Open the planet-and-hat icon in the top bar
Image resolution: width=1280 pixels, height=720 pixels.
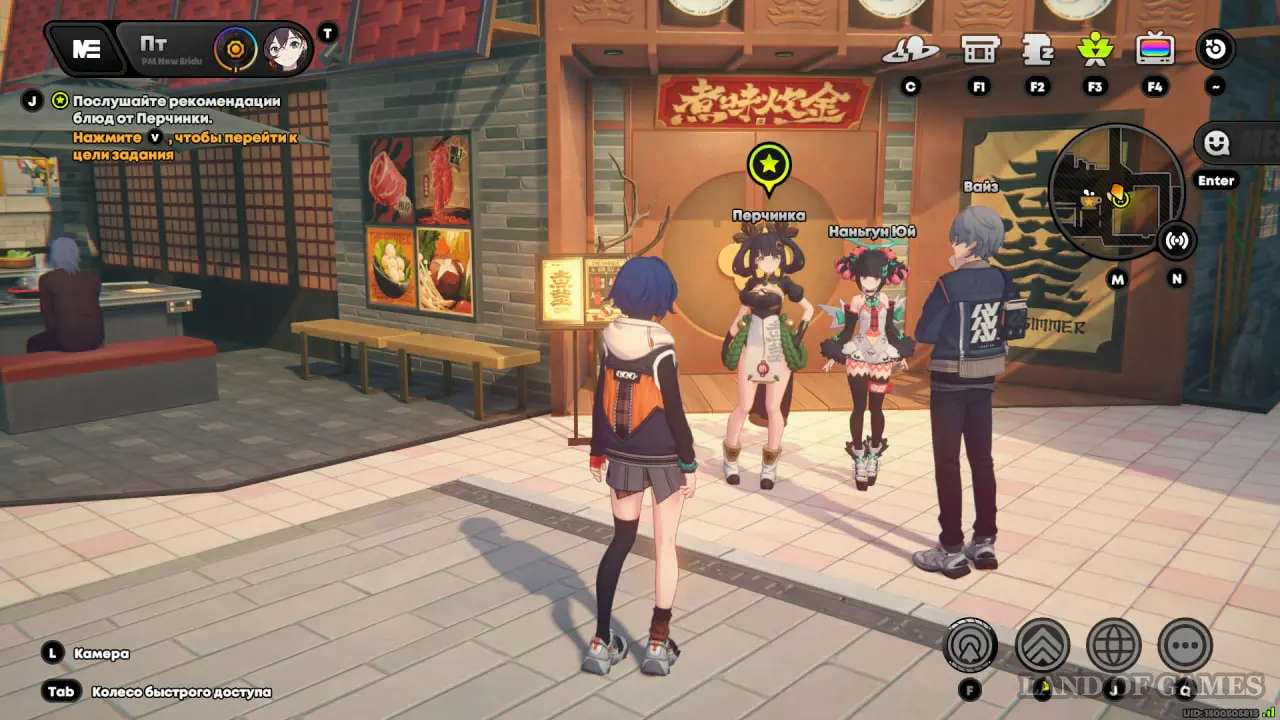910,50
